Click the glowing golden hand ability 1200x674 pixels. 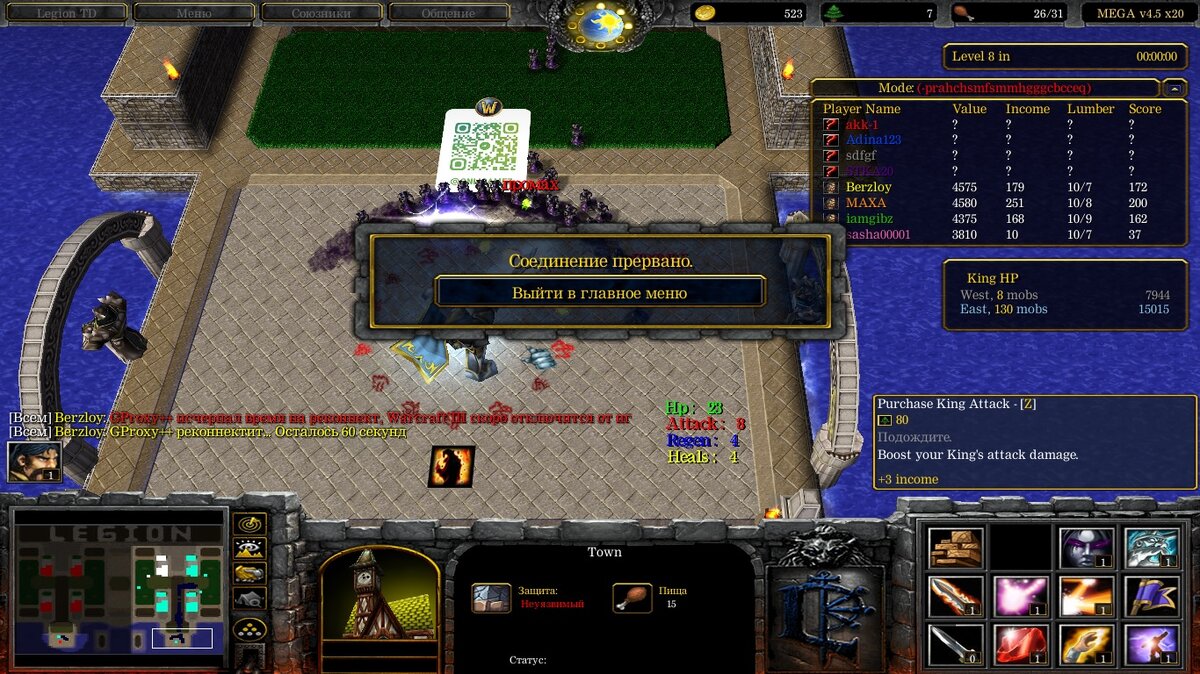1086,645
